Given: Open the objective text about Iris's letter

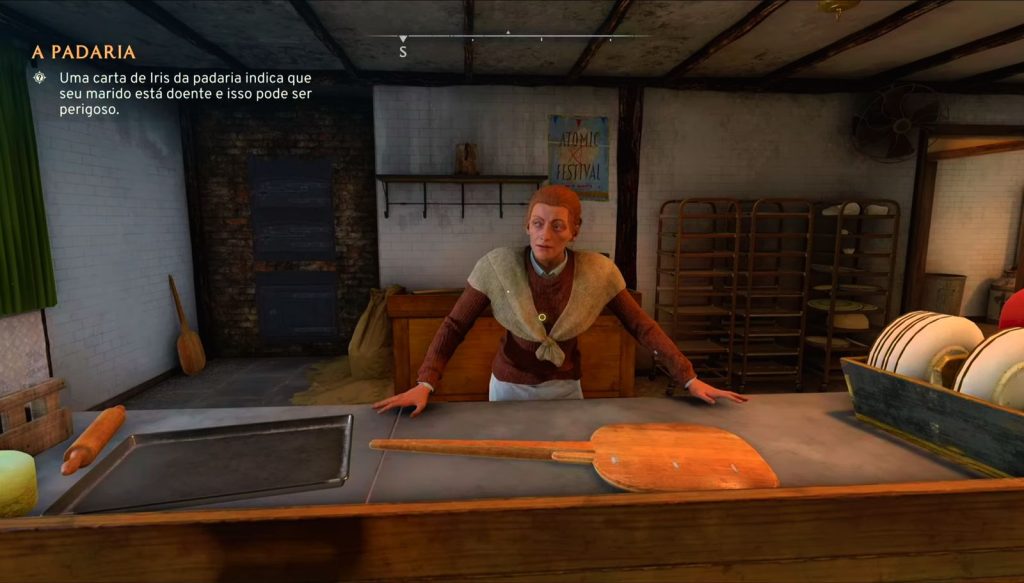Looking at the screenshot, I should tap(183, 93).
